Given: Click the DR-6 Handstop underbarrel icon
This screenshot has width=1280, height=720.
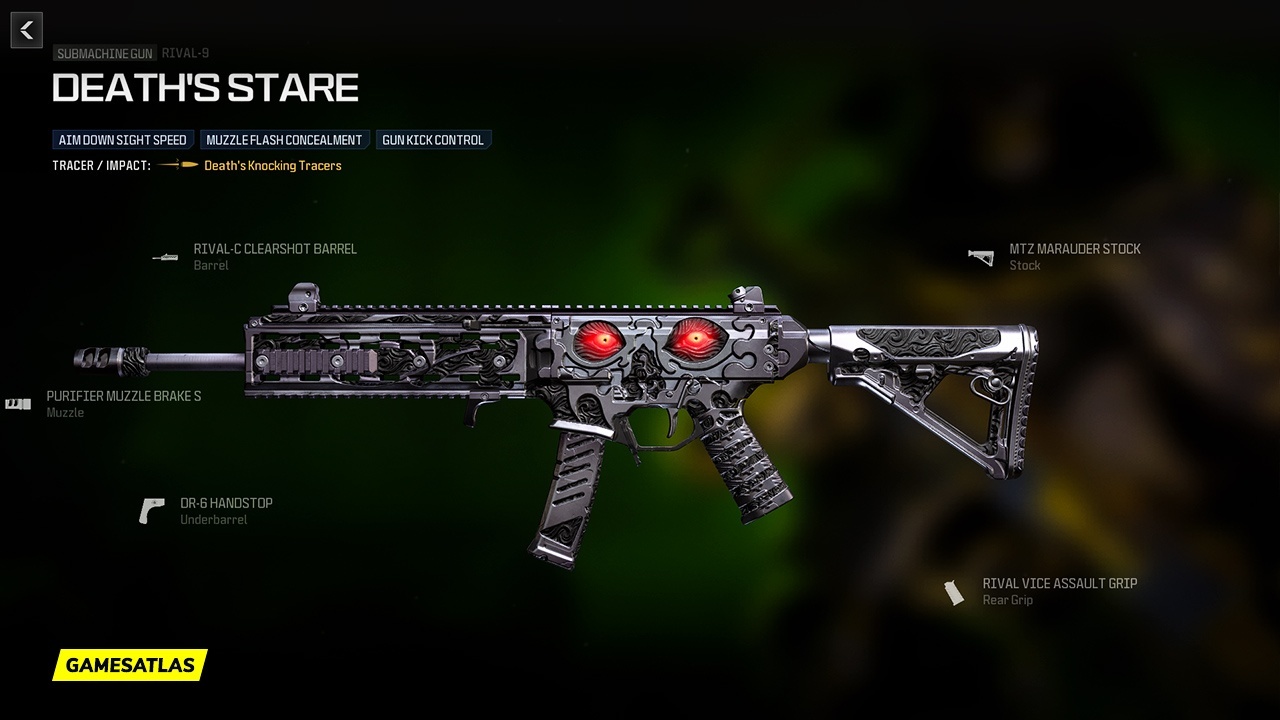Looking at the screenshot, I should [152, 508].
